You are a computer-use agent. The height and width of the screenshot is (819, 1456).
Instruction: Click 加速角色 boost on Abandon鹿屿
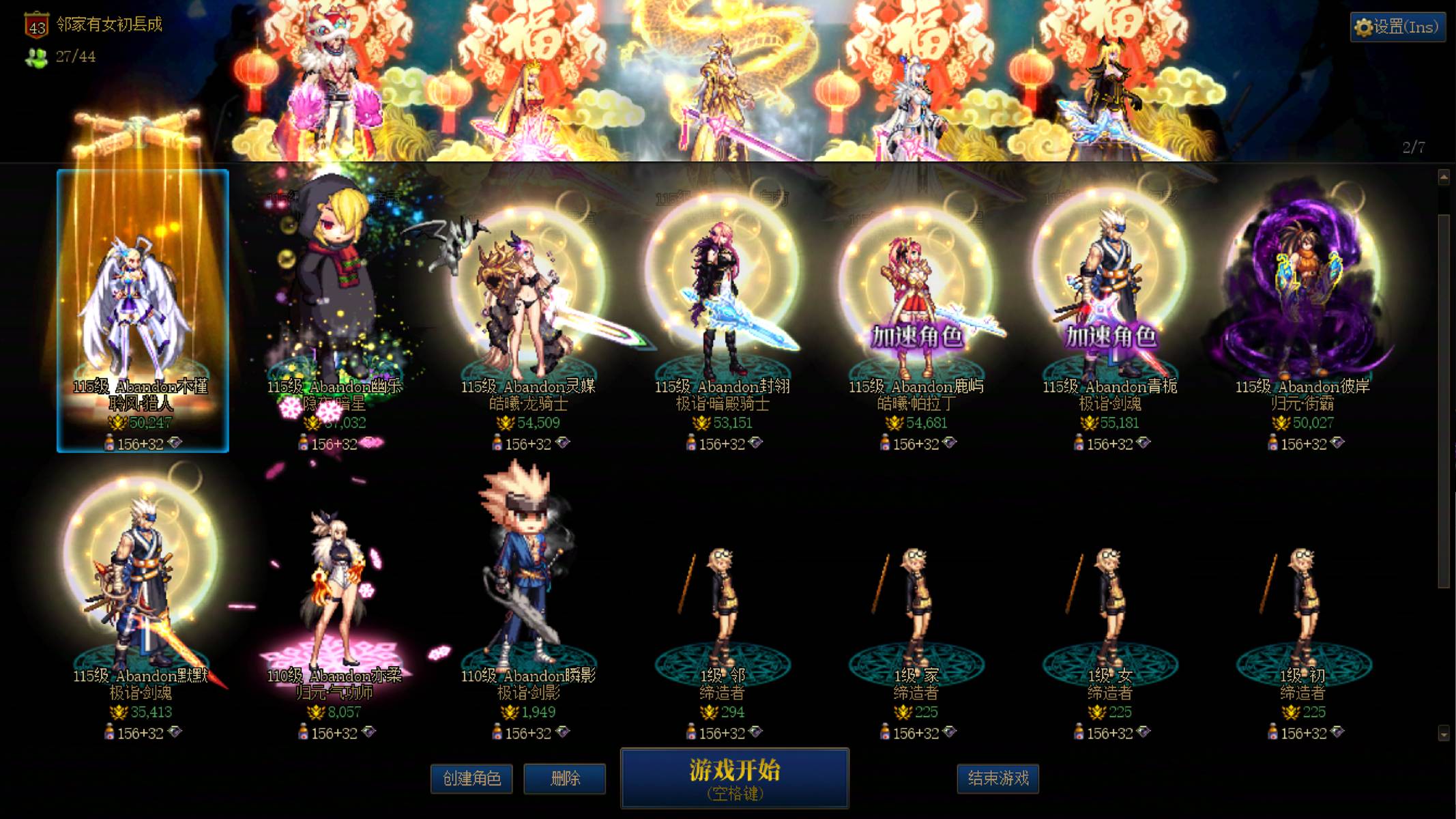point(918,336)
